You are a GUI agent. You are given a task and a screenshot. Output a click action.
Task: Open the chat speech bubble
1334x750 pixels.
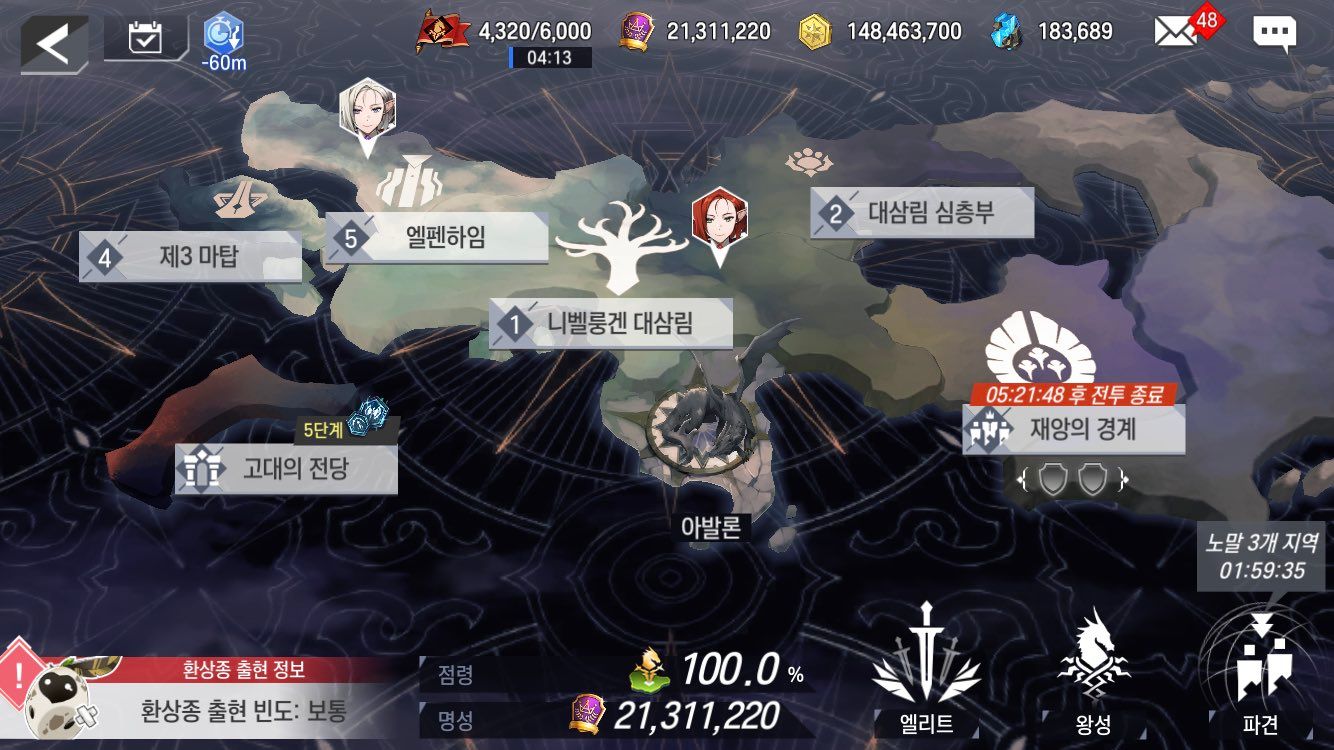[1274, 33]
